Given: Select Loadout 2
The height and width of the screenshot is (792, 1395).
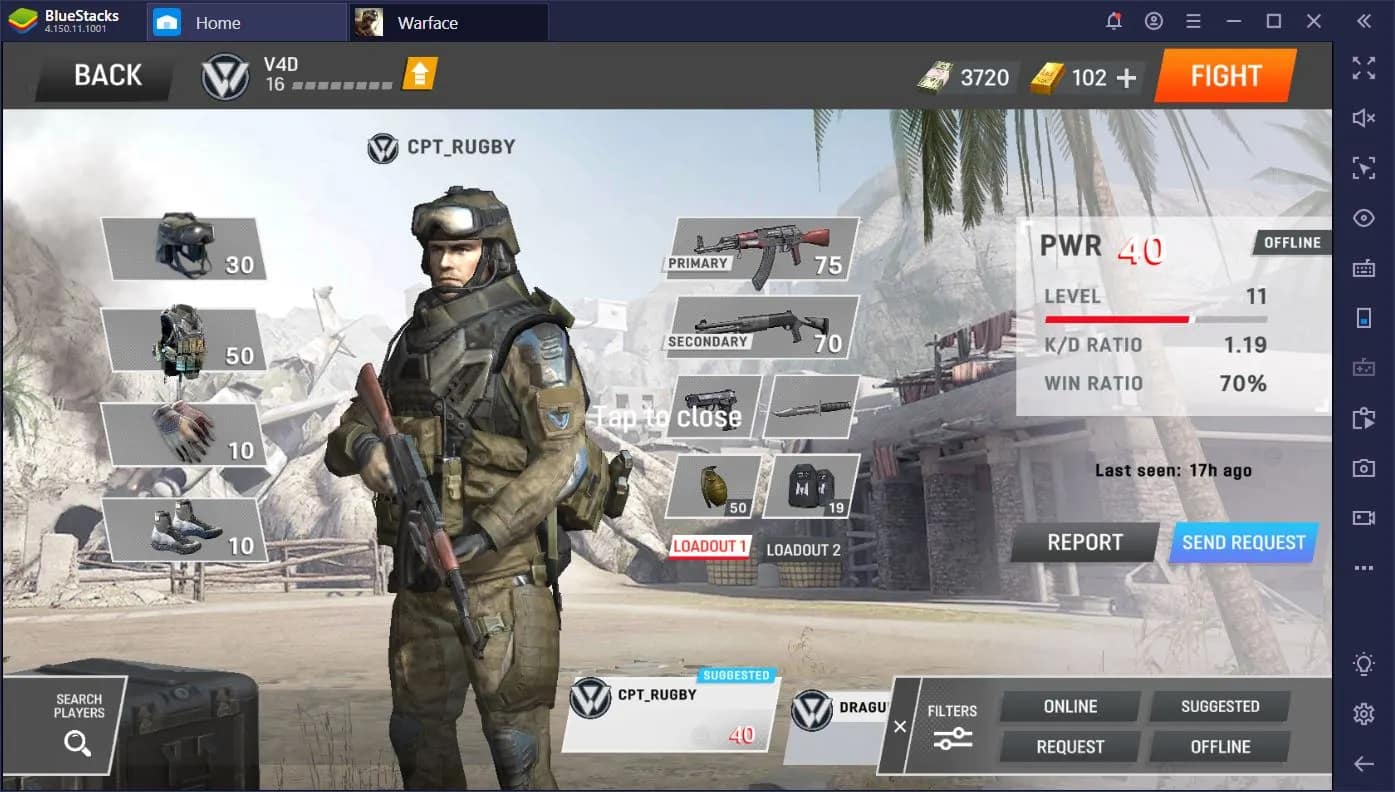Looking at the screenshot, I should [x=802, y=549].
